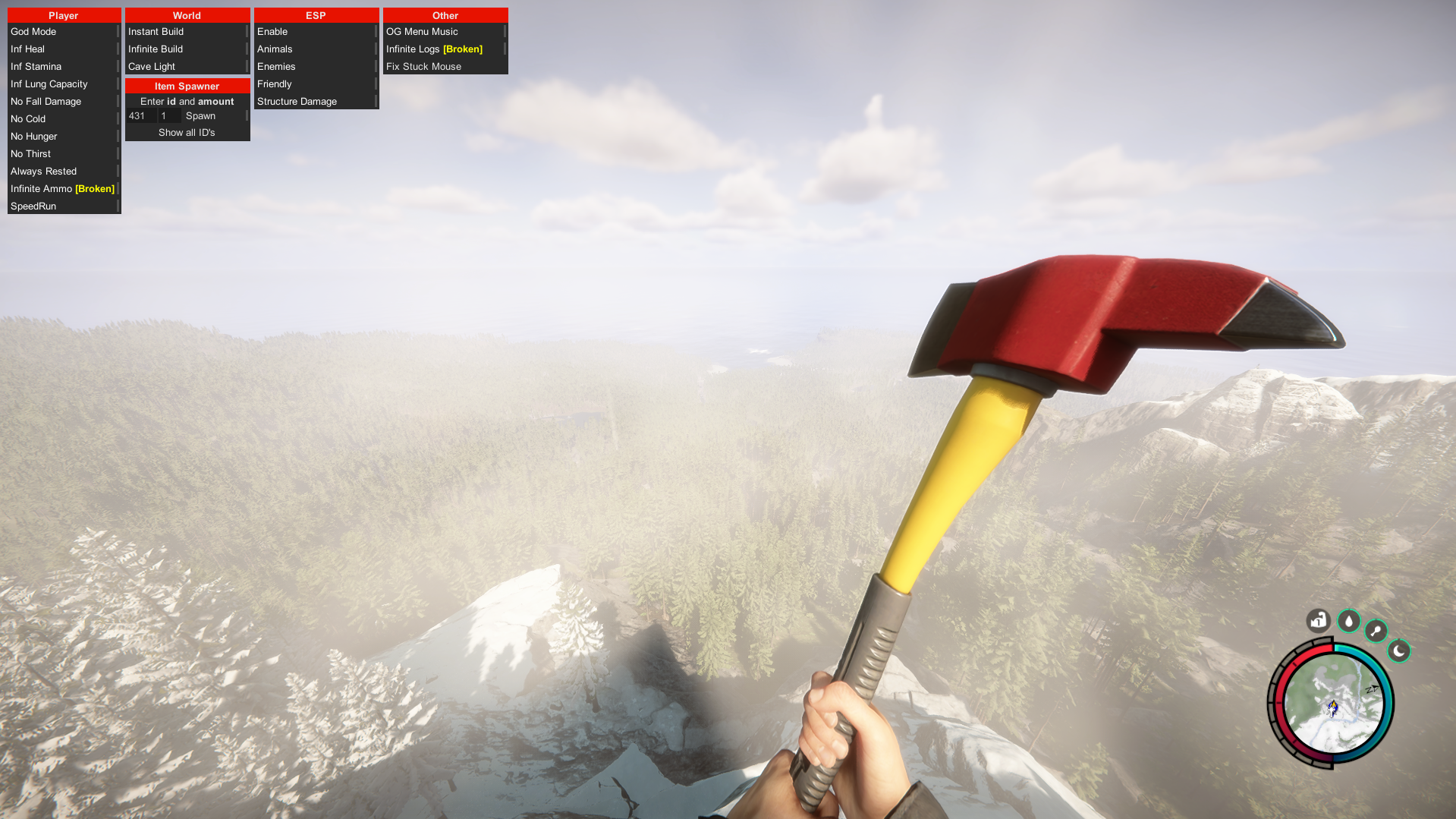This screenshot has width=1456, height=819.
Task: Open the Other menu header
Action: (445, 15)
